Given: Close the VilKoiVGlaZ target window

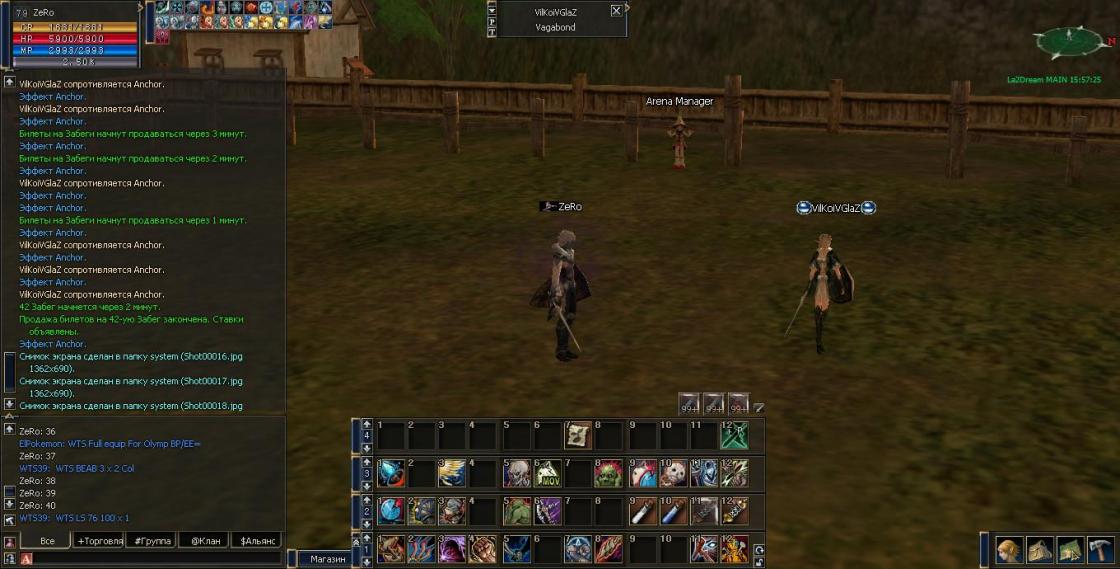Looking at the screenshot, I should click(616, 11).
